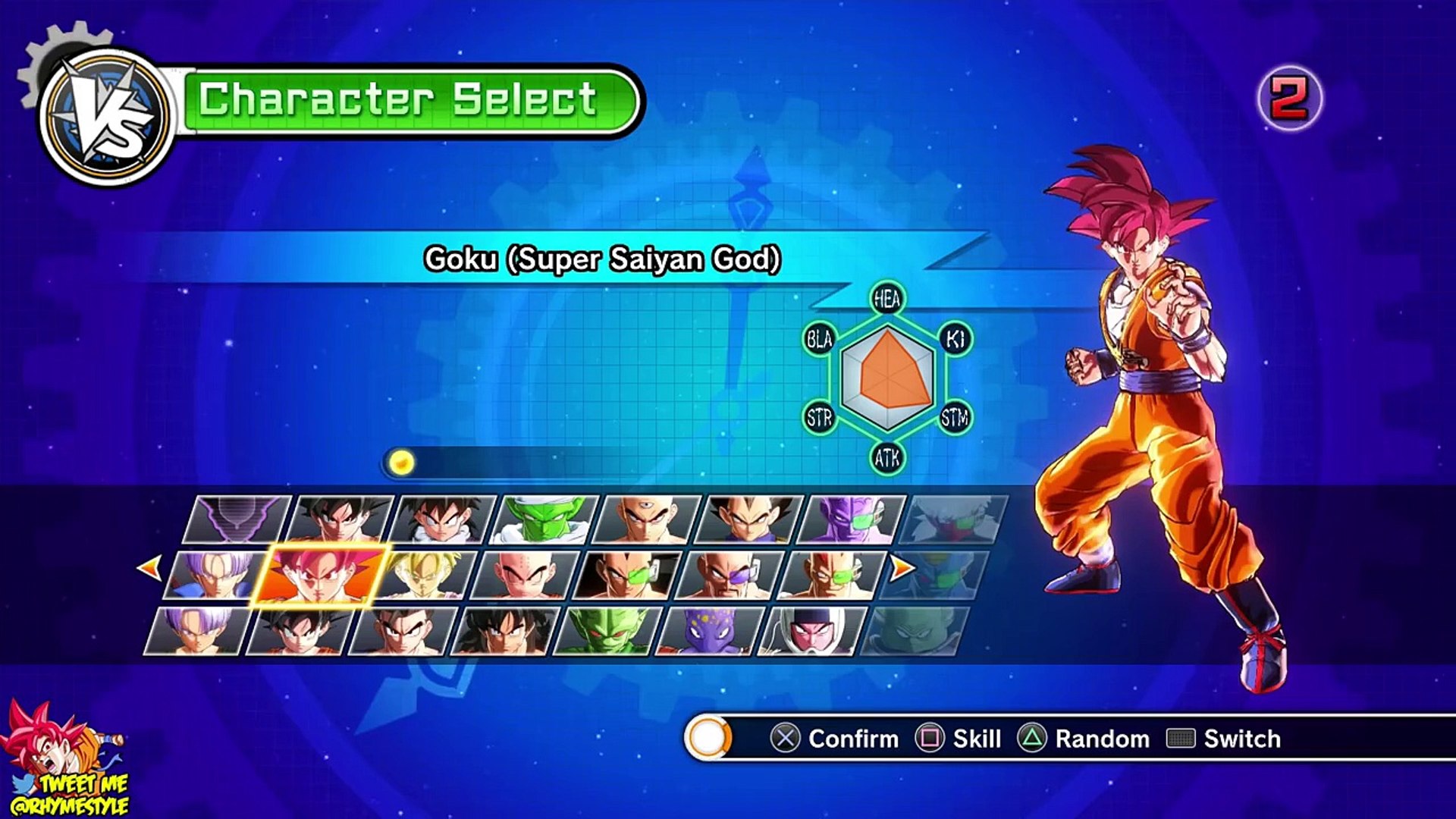This screenshot has height=819, width=1456.
Task: Pick Nappa with the purple scouter
Action: pos(730,576)
